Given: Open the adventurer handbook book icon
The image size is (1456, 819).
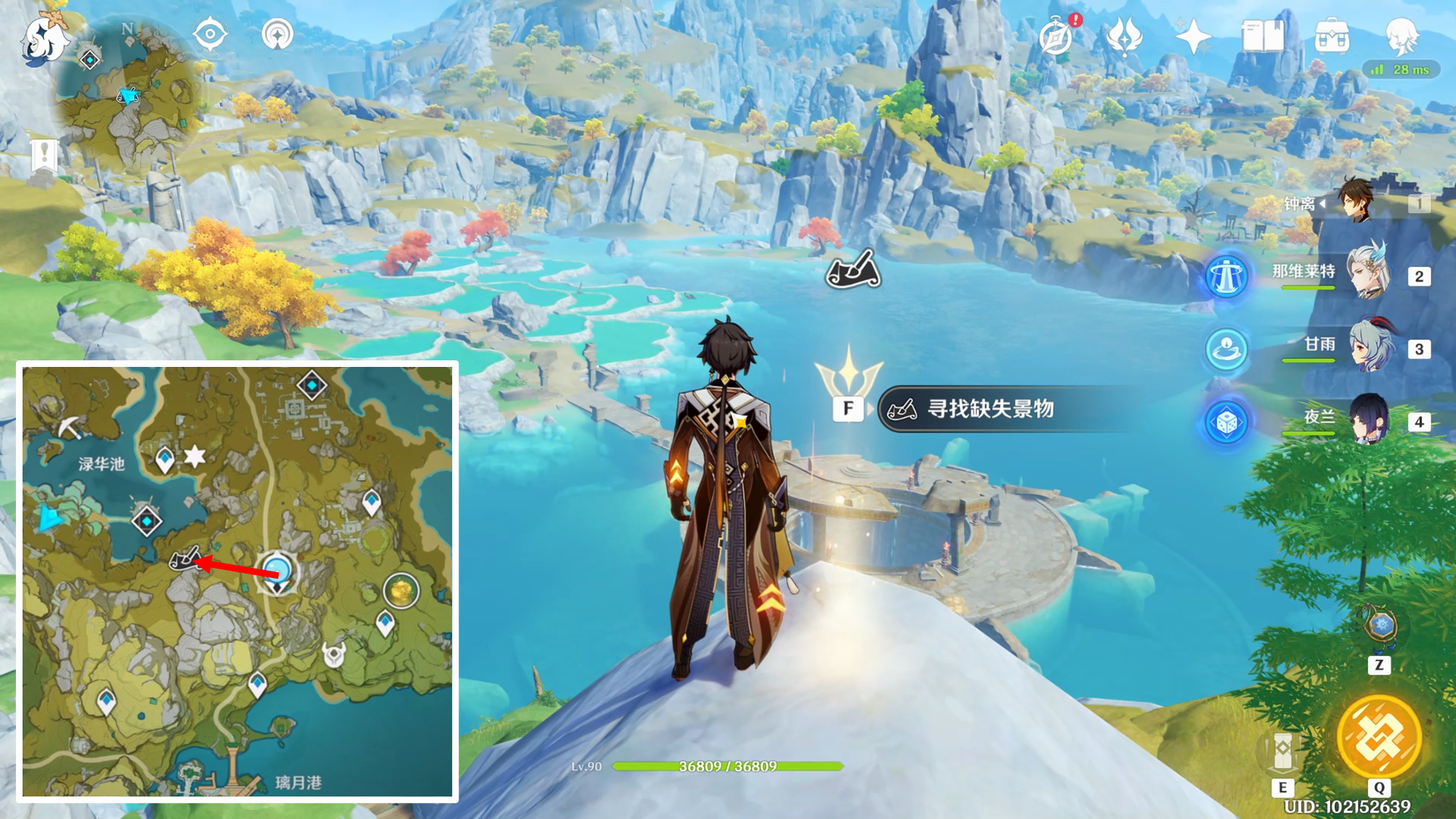Looking at the screenshot, I should pos(1263,36).
